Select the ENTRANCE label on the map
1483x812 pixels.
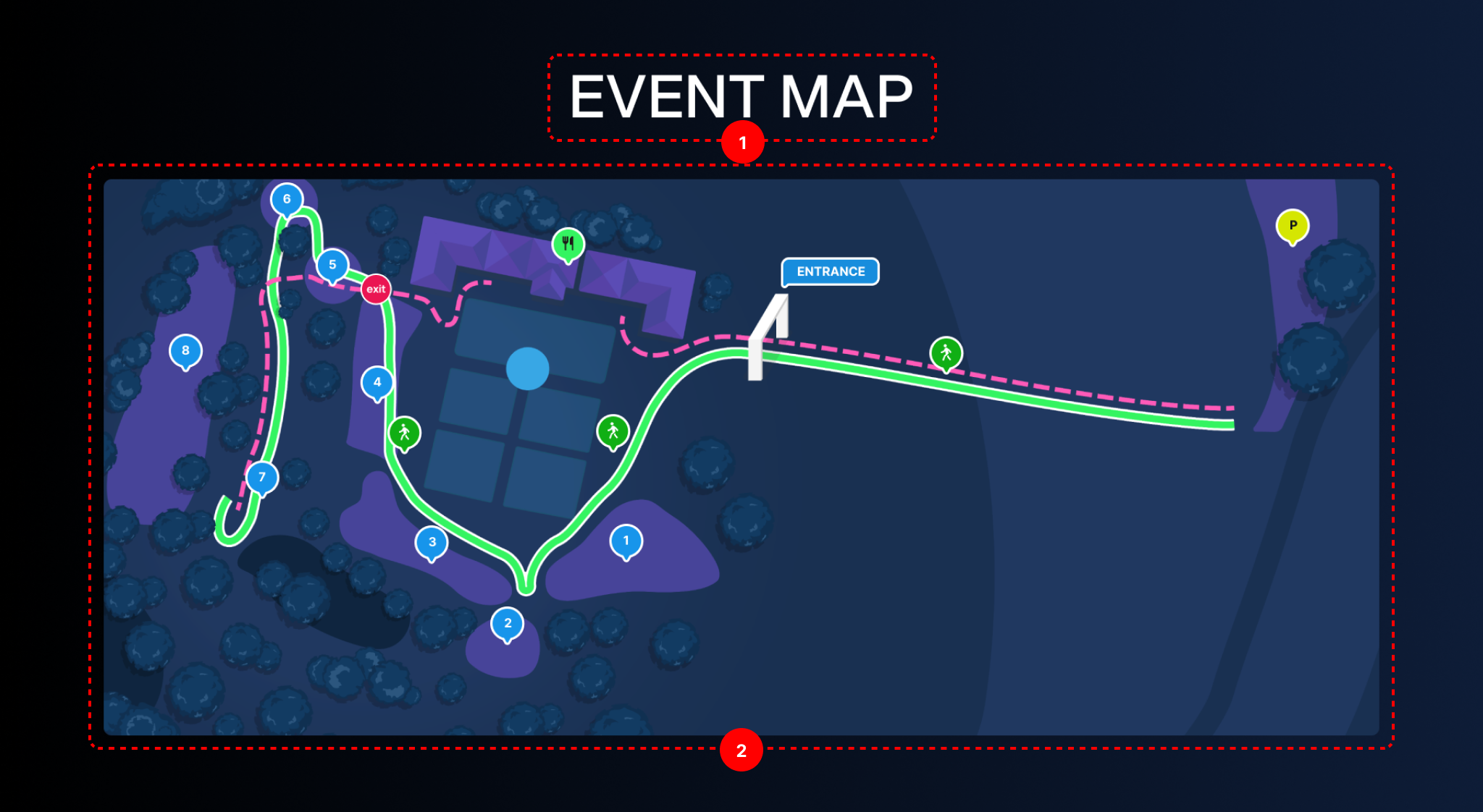pyautogui.click(x=830, y=271)
